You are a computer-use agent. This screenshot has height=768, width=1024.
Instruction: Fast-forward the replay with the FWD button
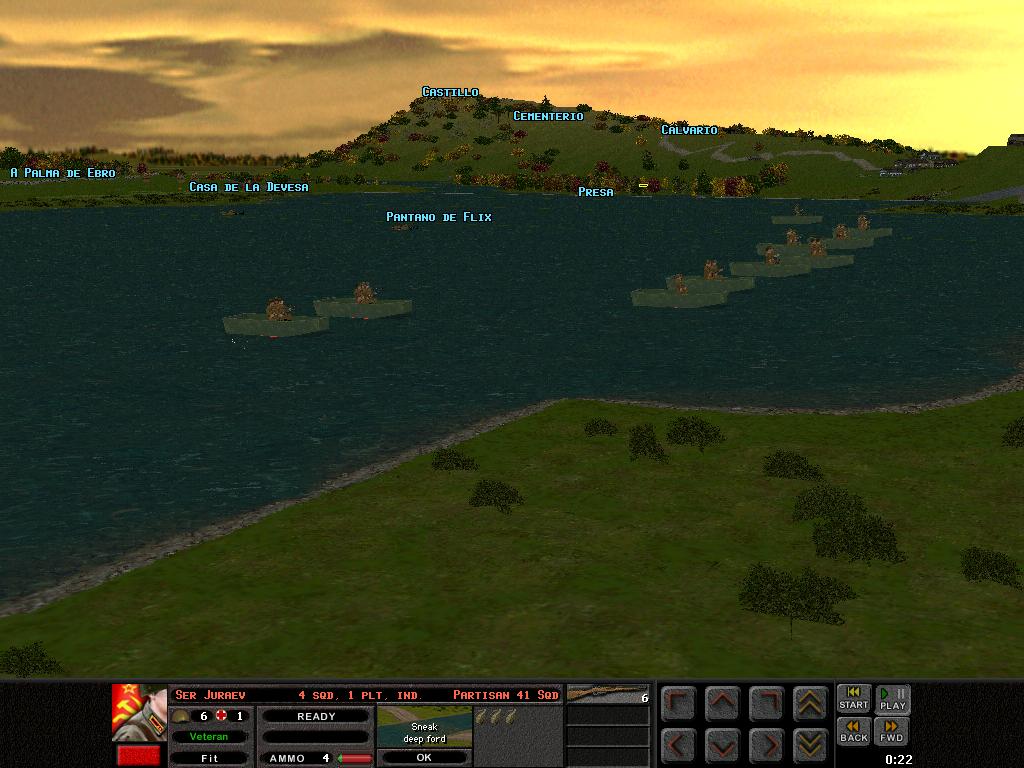(x=892, y=731)
